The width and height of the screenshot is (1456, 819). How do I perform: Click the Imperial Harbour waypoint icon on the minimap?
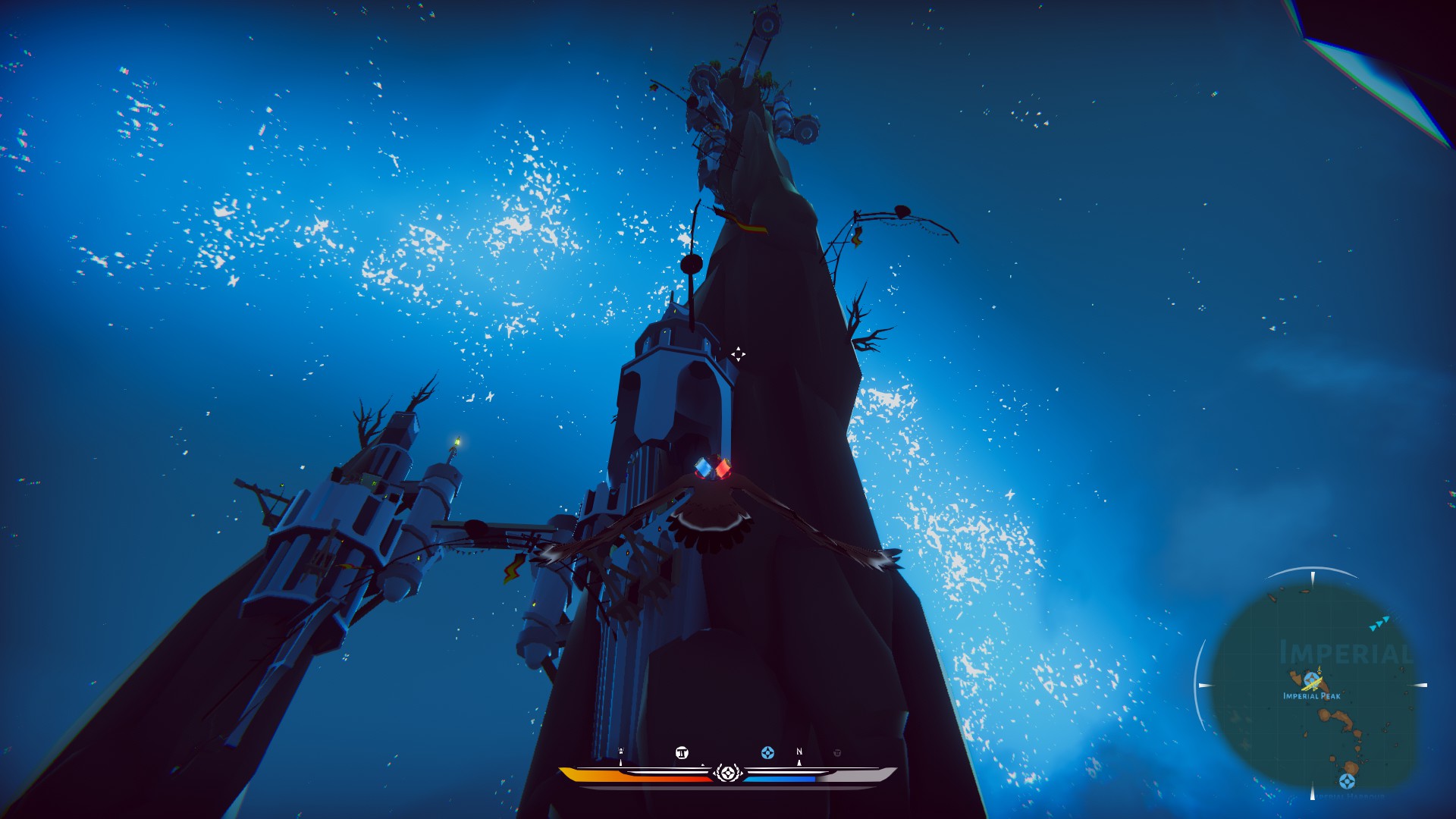coord(1347,780)
